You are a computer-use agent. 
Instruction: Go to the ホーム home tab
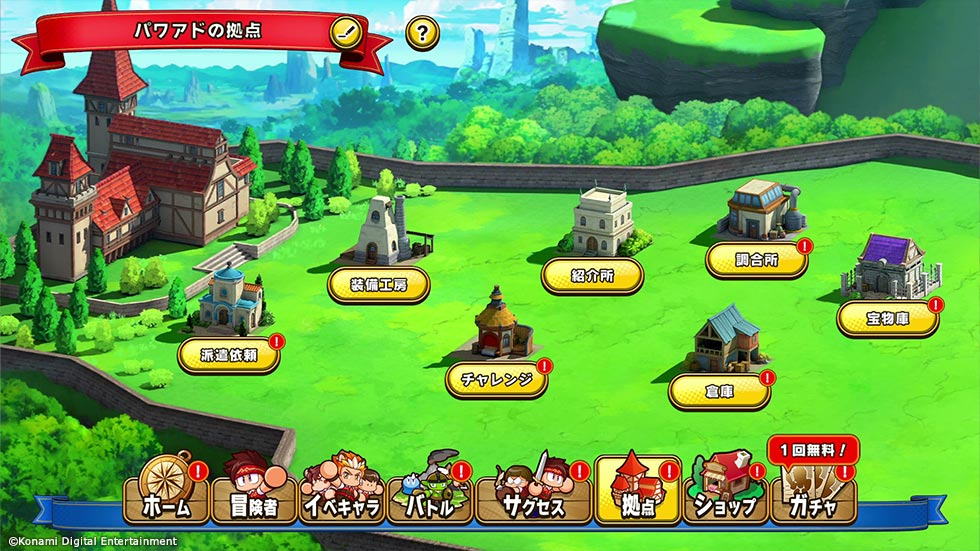tap(166, 492)
